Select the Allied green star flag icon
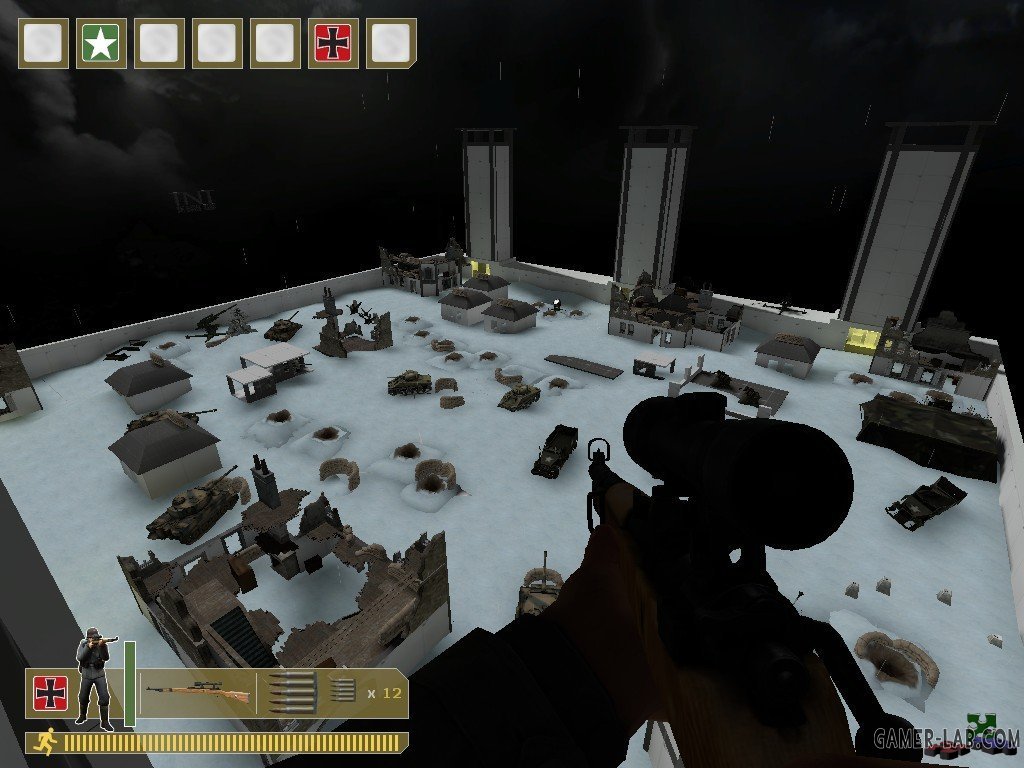The height and width of the screenshot is (768, 1024). [x=101, y=44]
